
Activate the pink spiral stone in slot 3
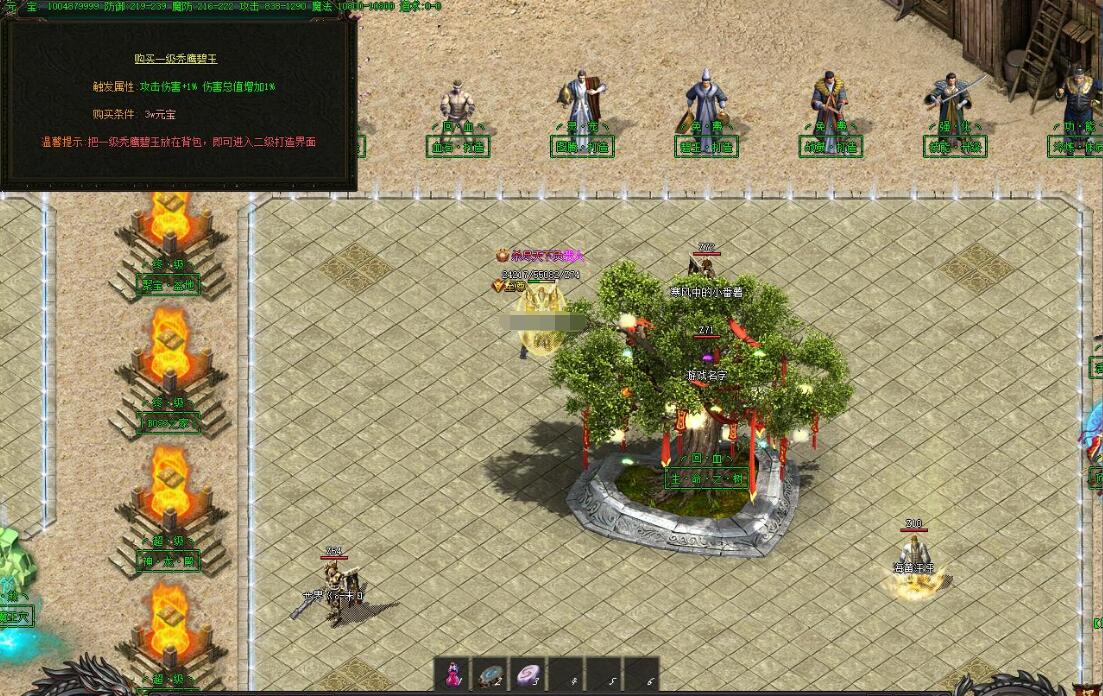(527, 673)
